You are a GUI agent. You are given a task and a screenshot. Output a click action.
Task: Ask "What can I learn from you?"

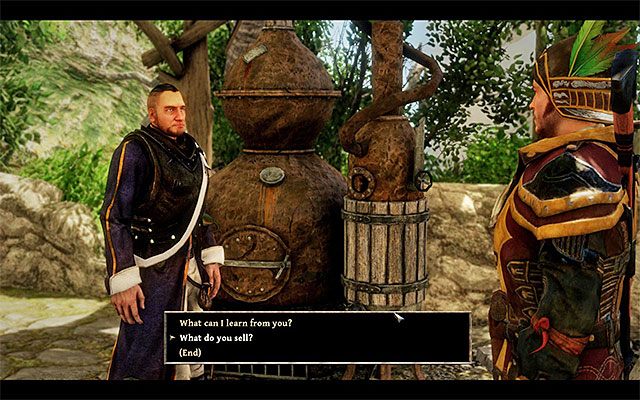tap(236, 323)
